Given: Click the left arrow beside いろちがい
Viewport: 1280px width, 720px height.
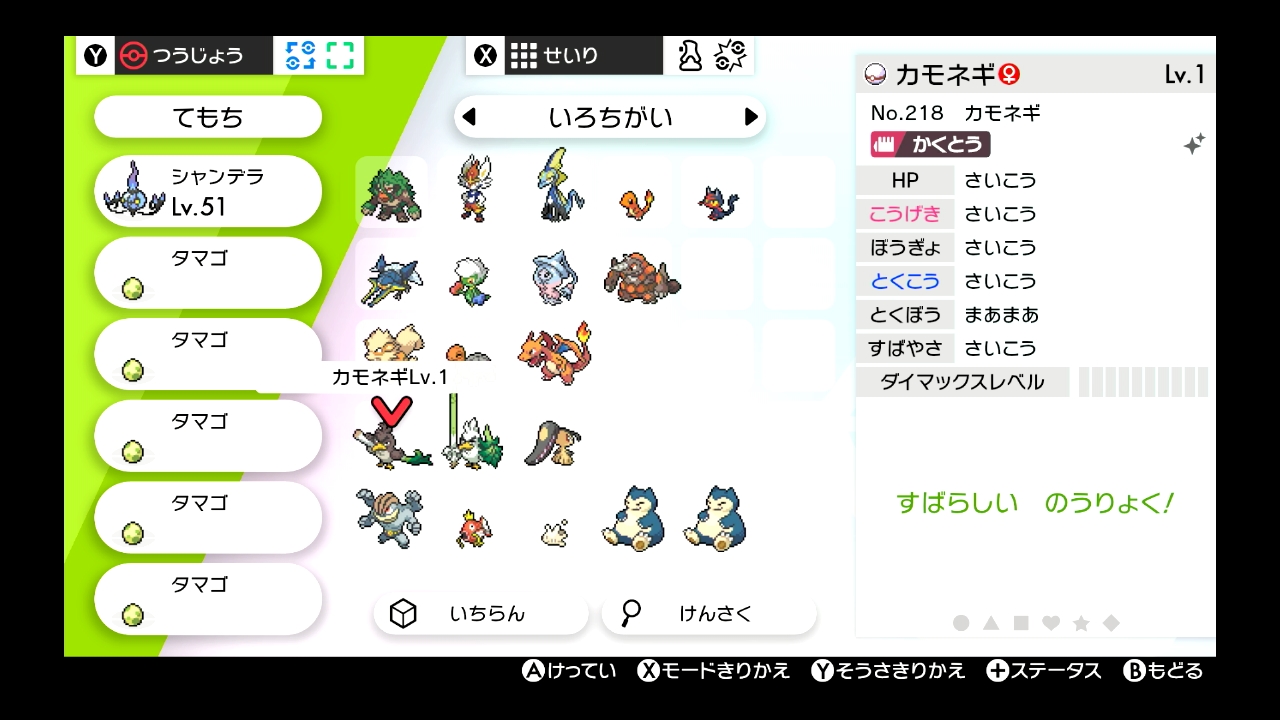Looking at the screenshot, I should point(469,117).
